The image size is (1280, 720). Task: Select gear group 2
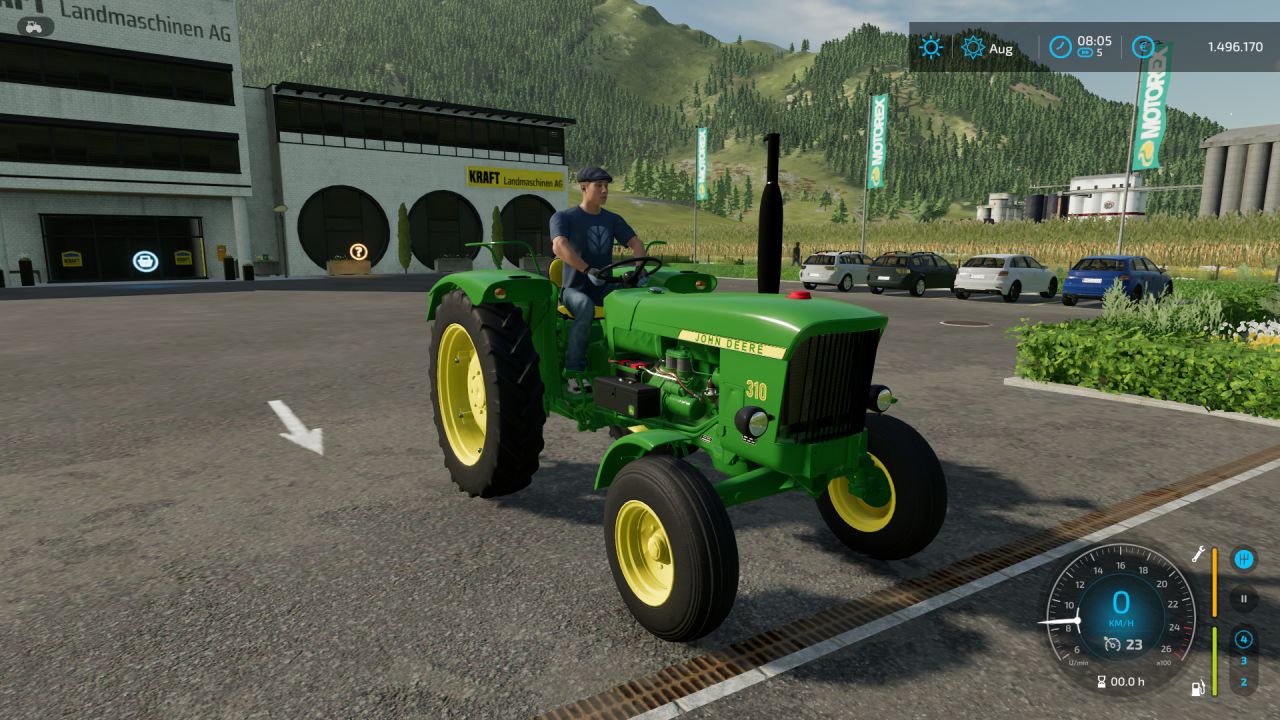pyautogui.click(x=1244, y=681)
